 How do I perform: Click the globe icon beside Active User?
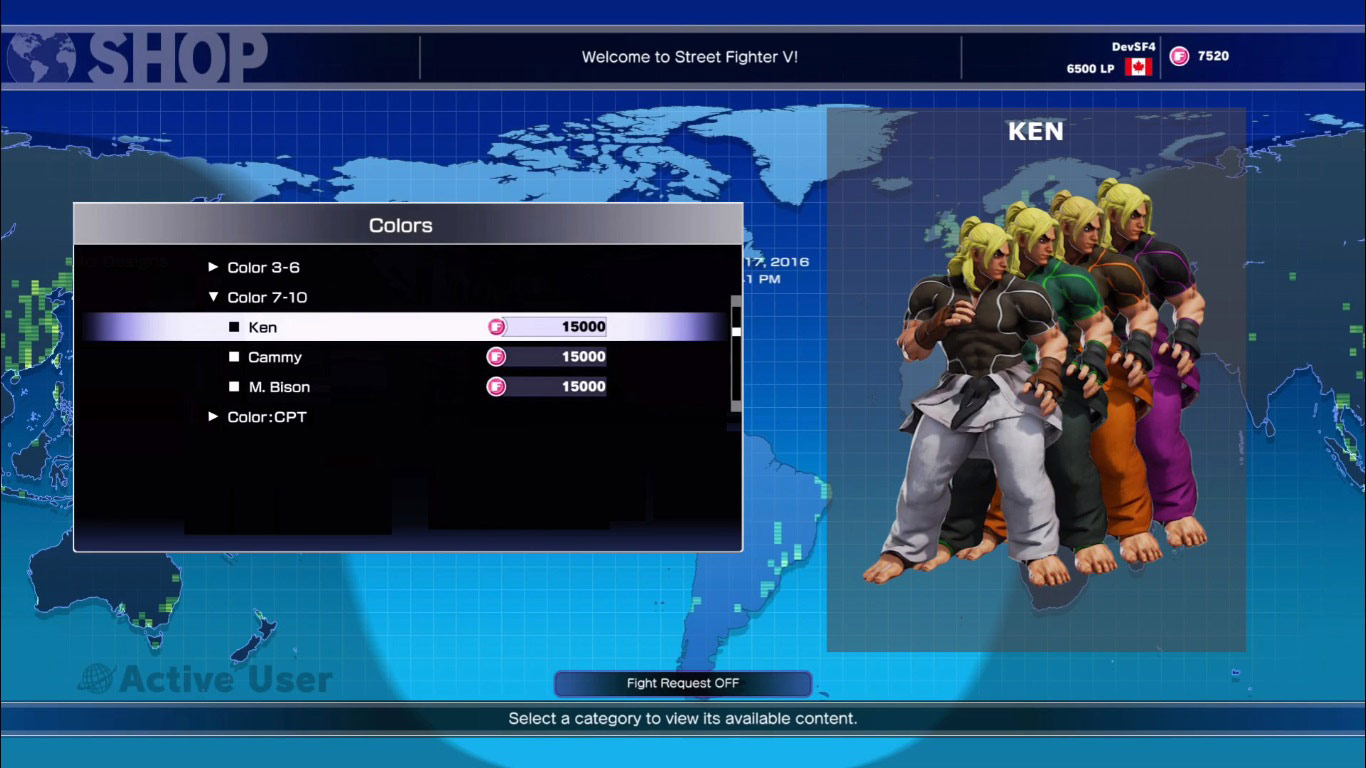(96, 678)
